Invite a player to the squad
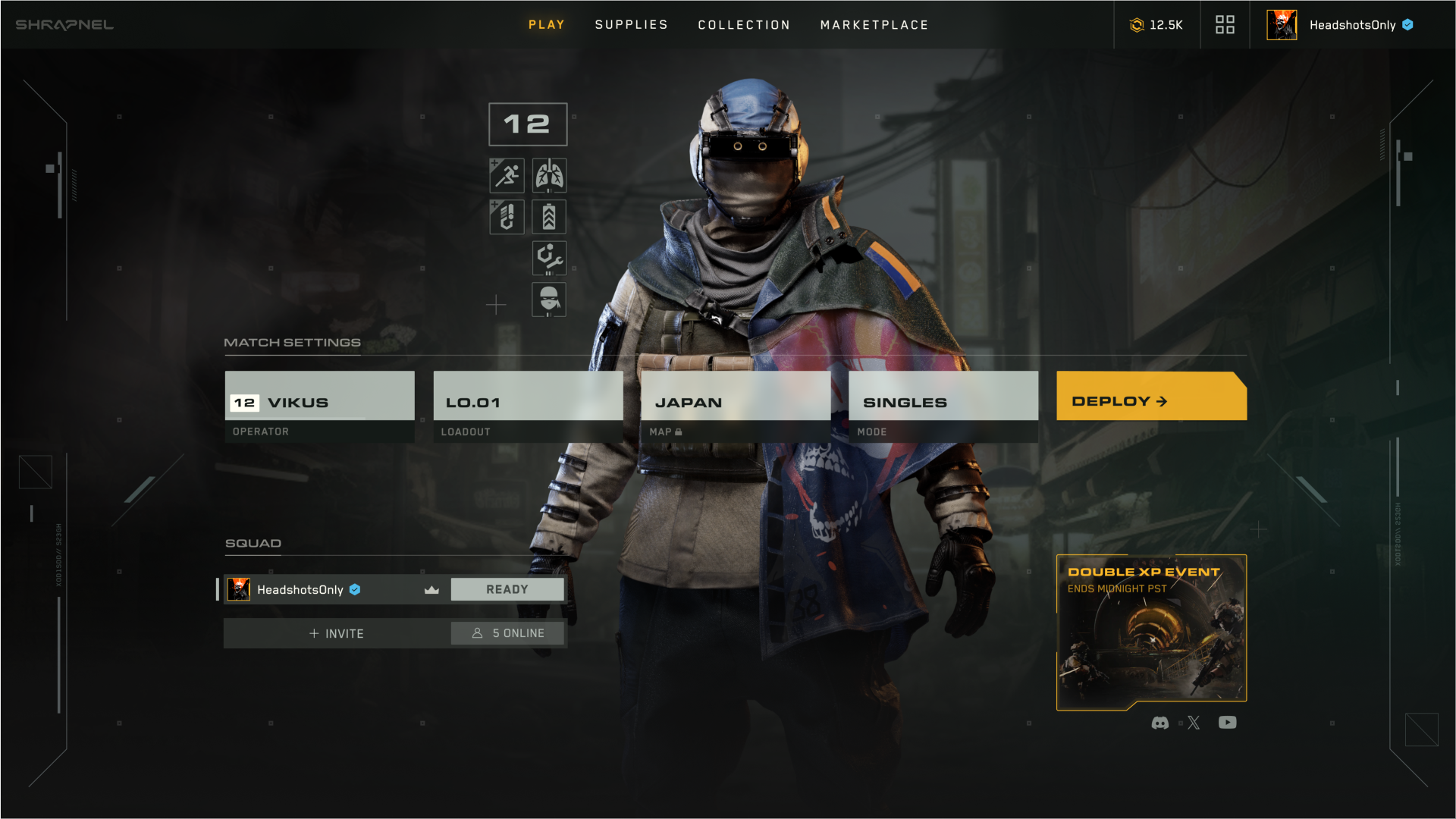Viewport: 1456px width, 819px height. pyautogui.click(x=337, y=633)
